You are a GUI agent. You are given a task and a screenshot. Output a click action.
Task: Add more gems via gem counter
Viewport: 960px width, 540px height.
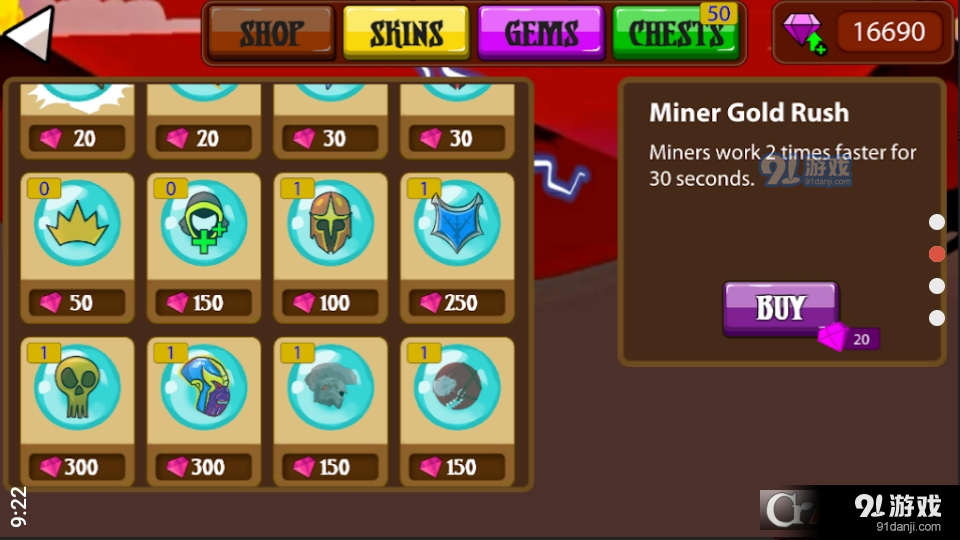pos(803,33)
